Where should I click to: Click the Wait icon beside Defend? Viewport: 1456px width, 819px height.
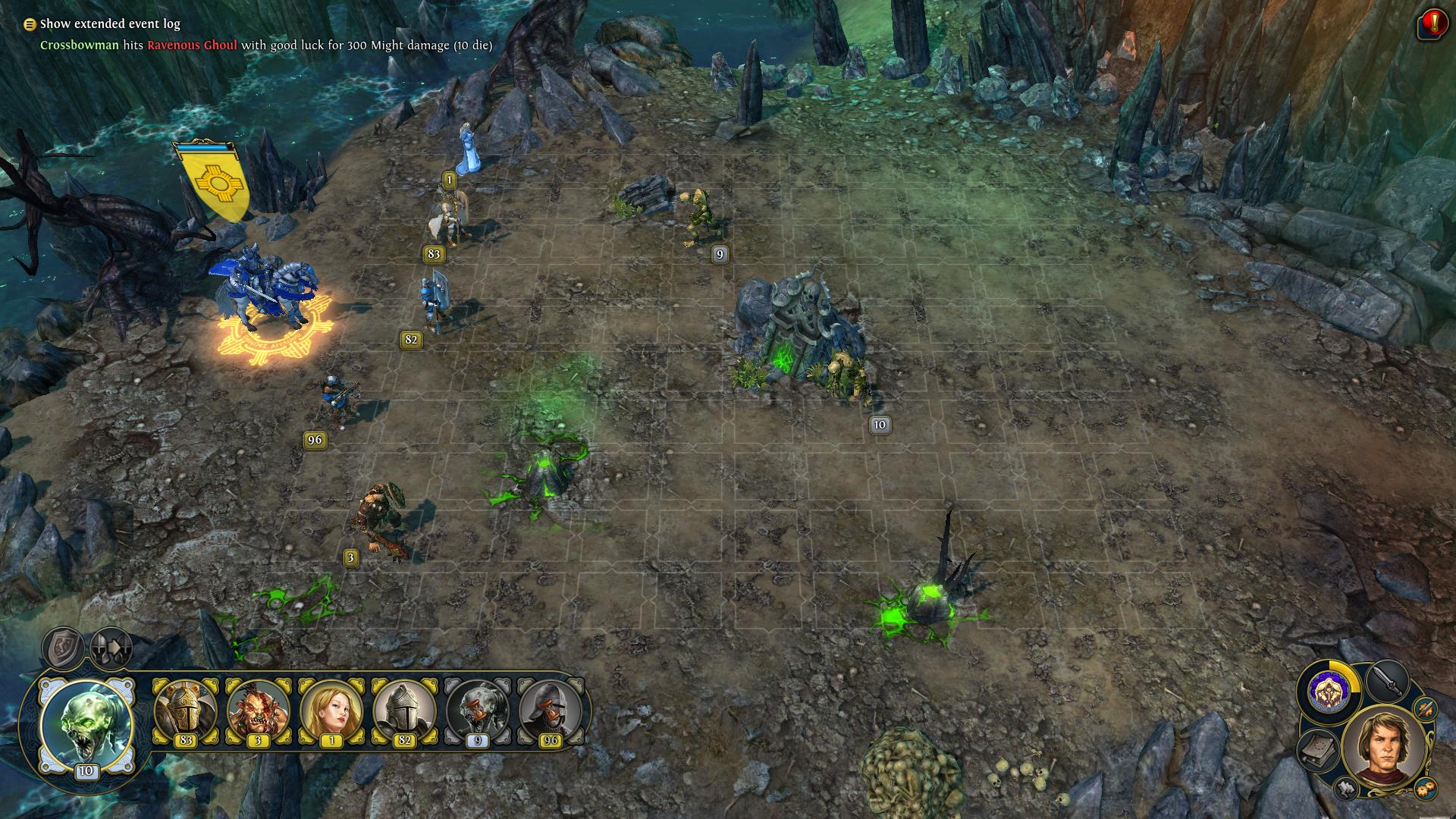point(110,647)
